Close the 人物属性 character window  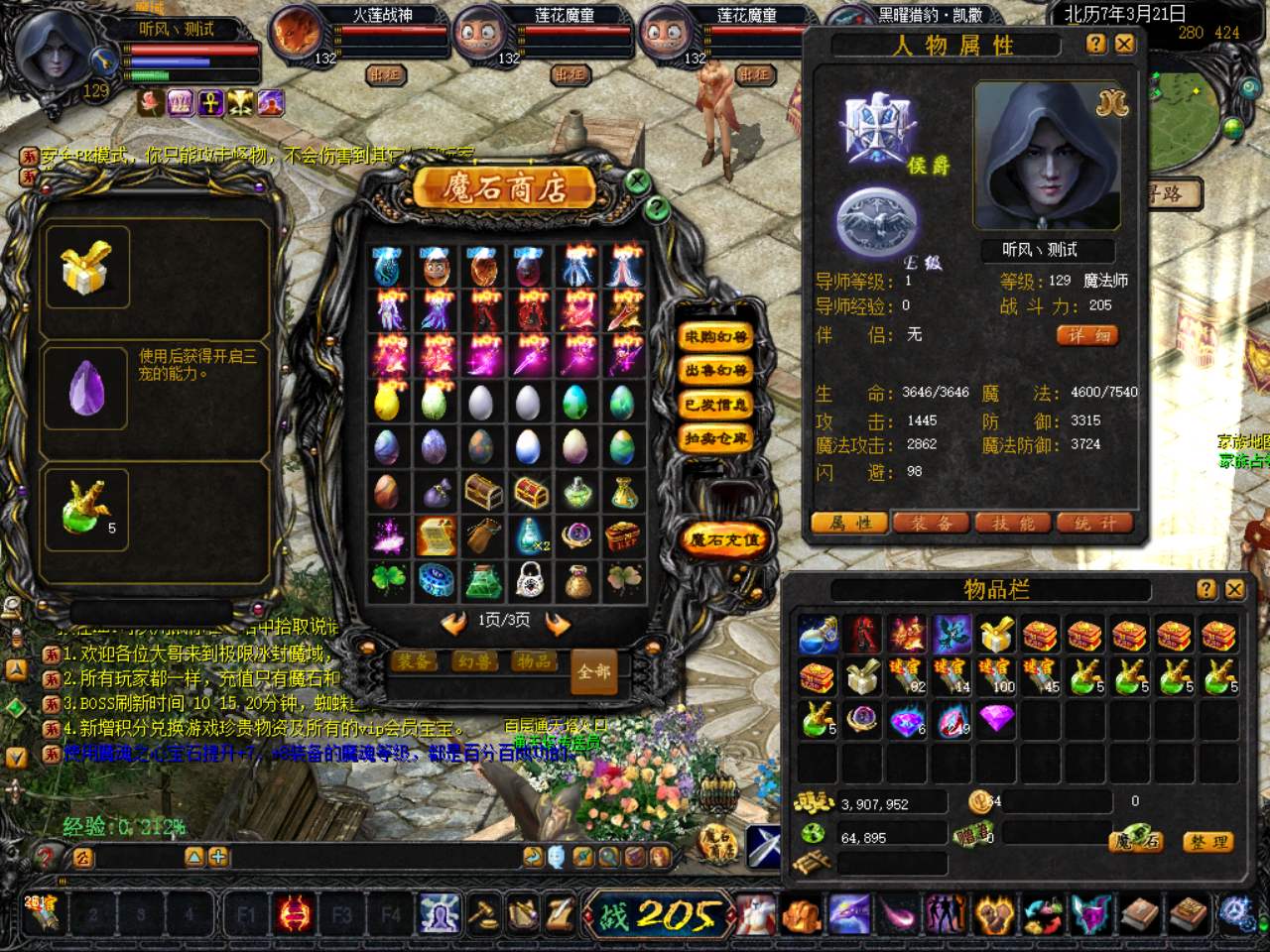coord(1124,44)
